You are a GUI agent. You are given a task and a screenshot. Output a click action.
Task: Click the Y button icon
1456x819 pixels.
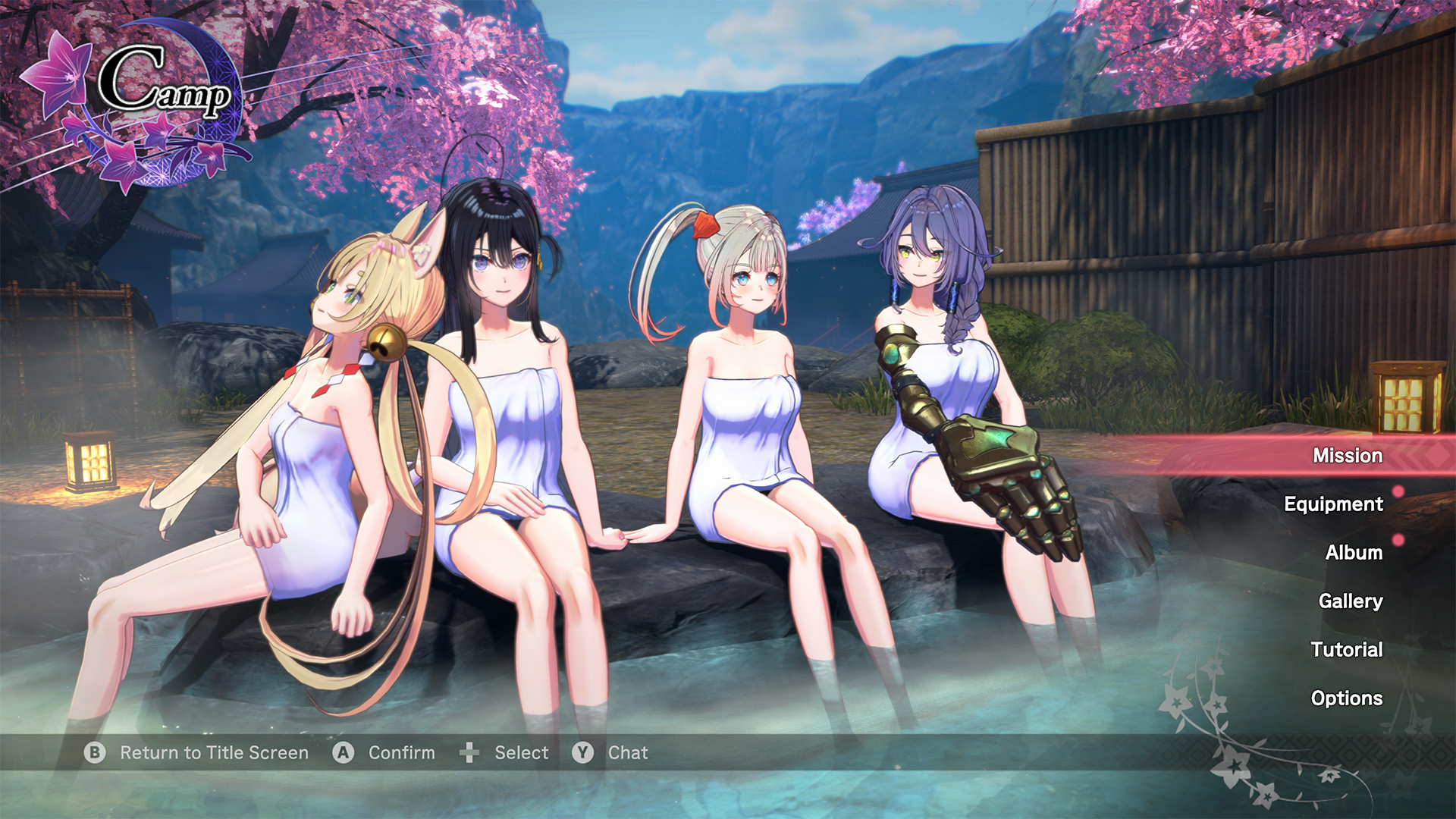[x=582, y=753]
